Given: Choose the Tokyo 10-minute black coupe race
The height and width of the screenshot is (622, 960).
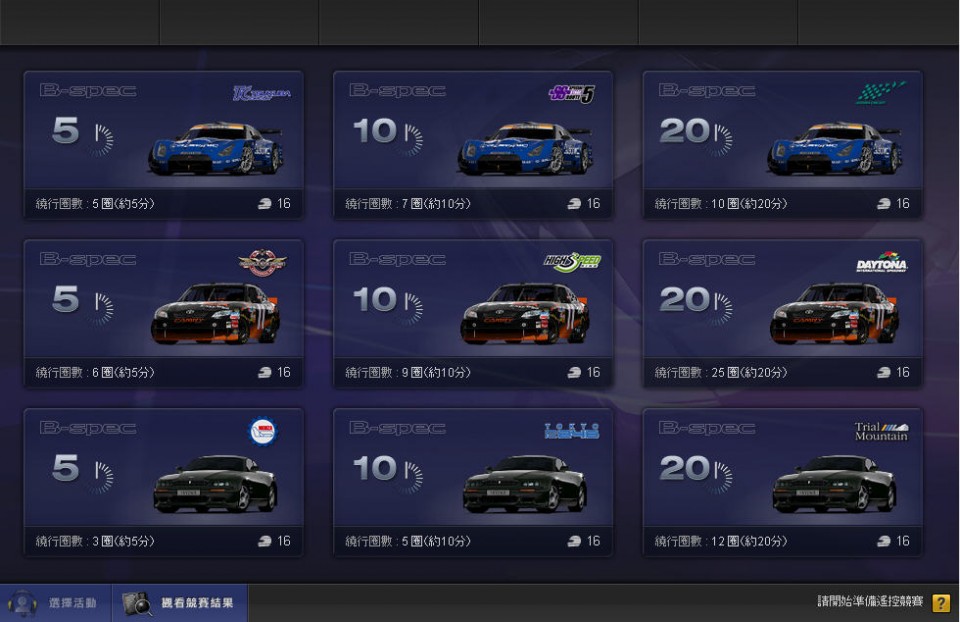Looking at the screenshot, I should 473,481.
